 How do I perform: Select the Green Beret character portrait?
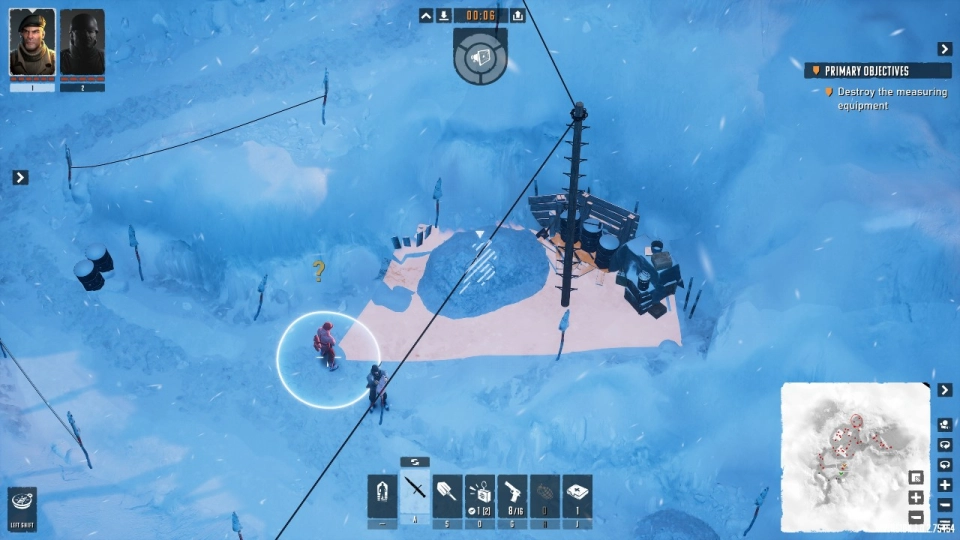32,43
